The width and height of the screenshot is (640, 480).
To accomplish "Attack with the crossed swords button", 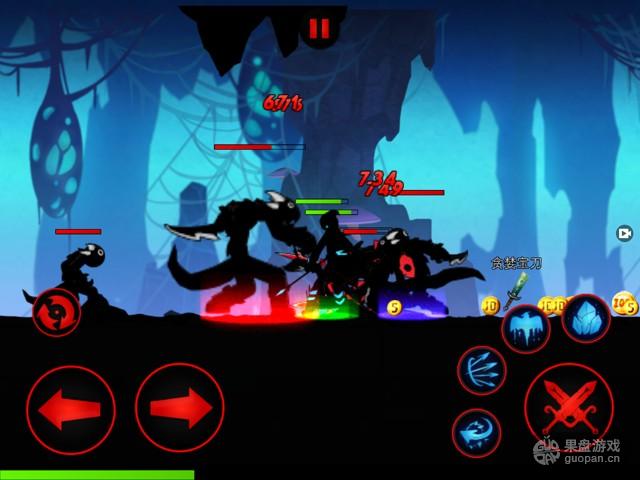I will click(568, 408).
